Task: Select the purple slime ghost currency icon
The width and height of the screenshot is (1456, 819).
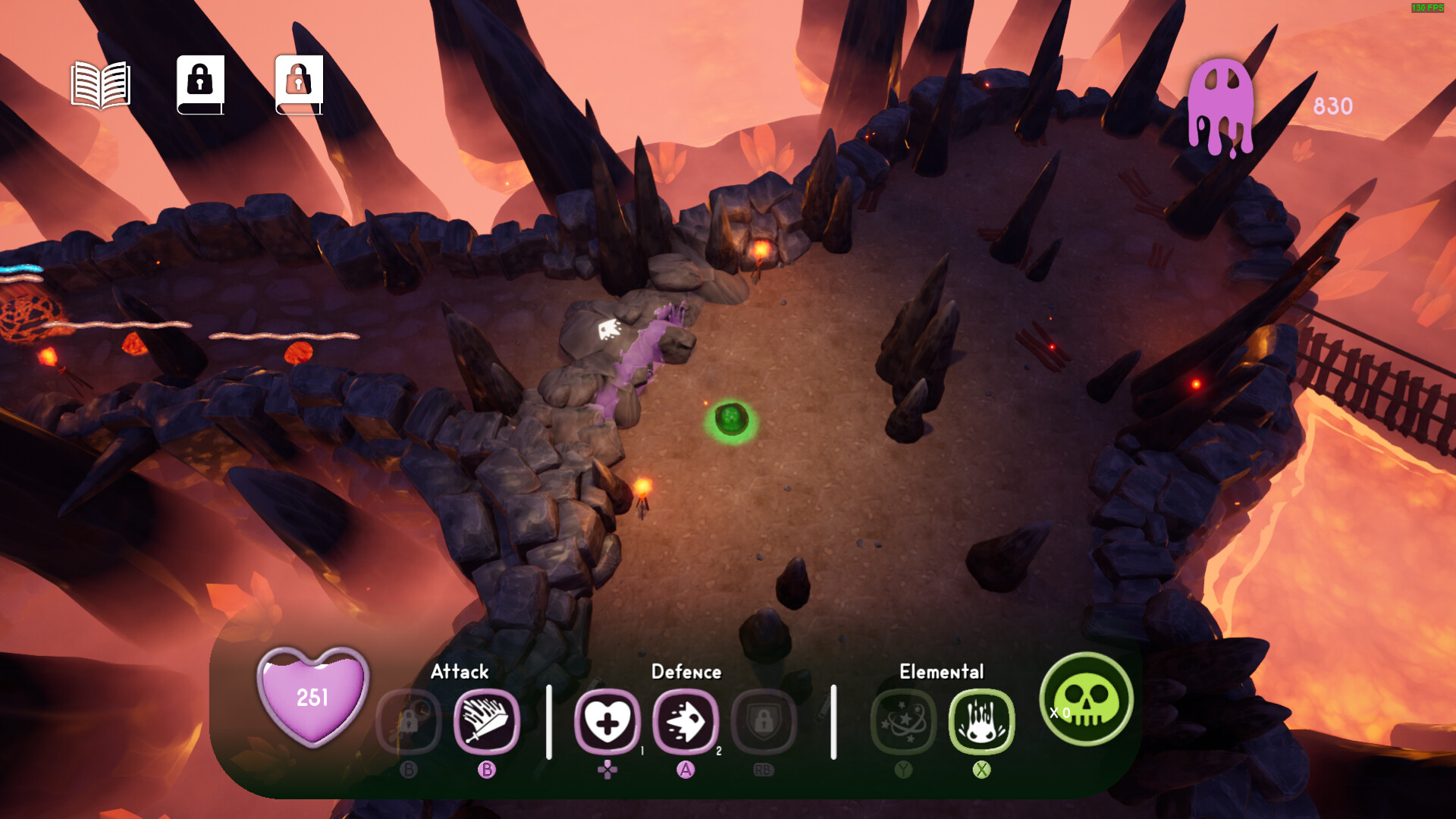Action: coord(1220,106)
